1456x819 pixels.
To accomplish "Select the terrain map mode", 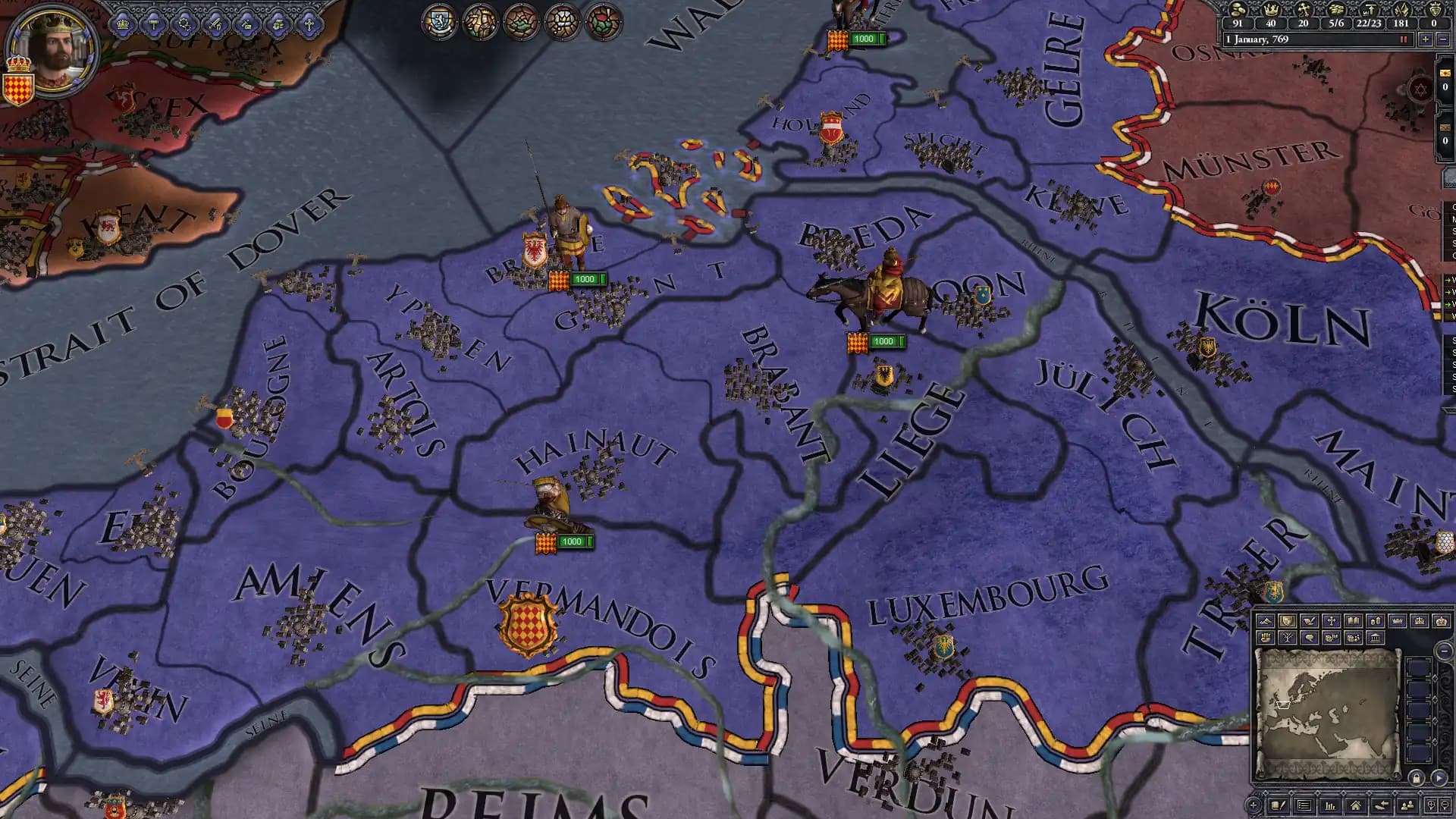I will pyautogui.click(x=1266, y=621).
